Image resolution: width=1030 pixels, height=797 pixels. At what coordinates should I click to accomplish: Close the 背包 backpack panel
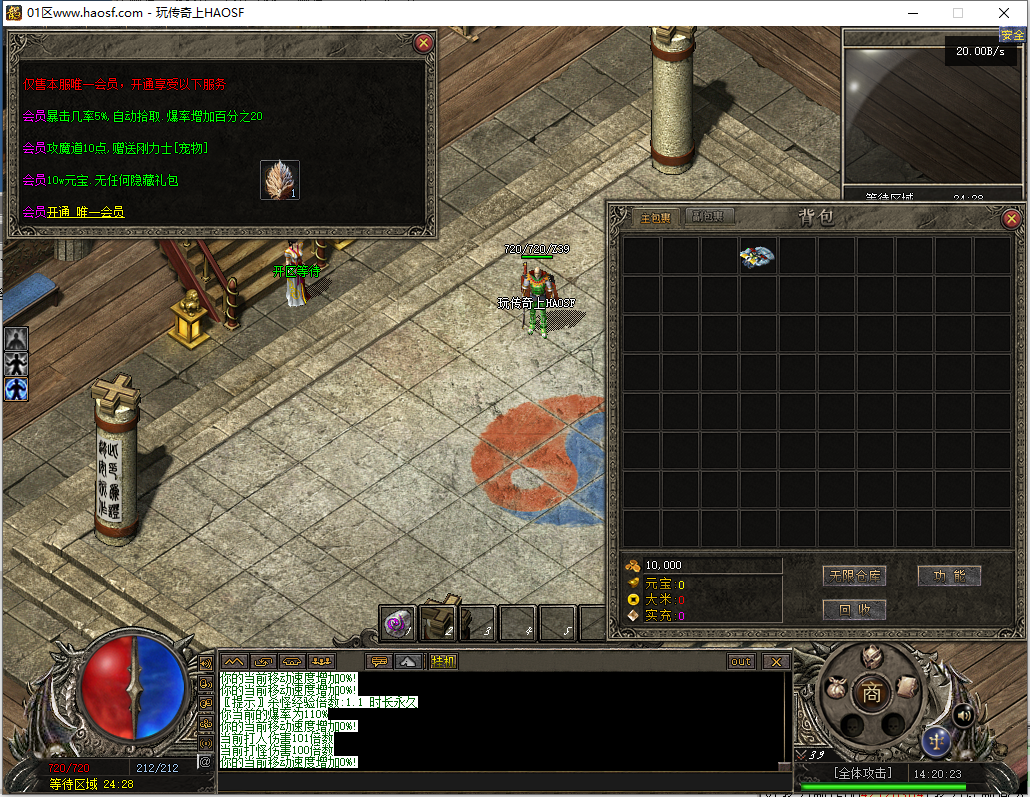point(1011,218)
